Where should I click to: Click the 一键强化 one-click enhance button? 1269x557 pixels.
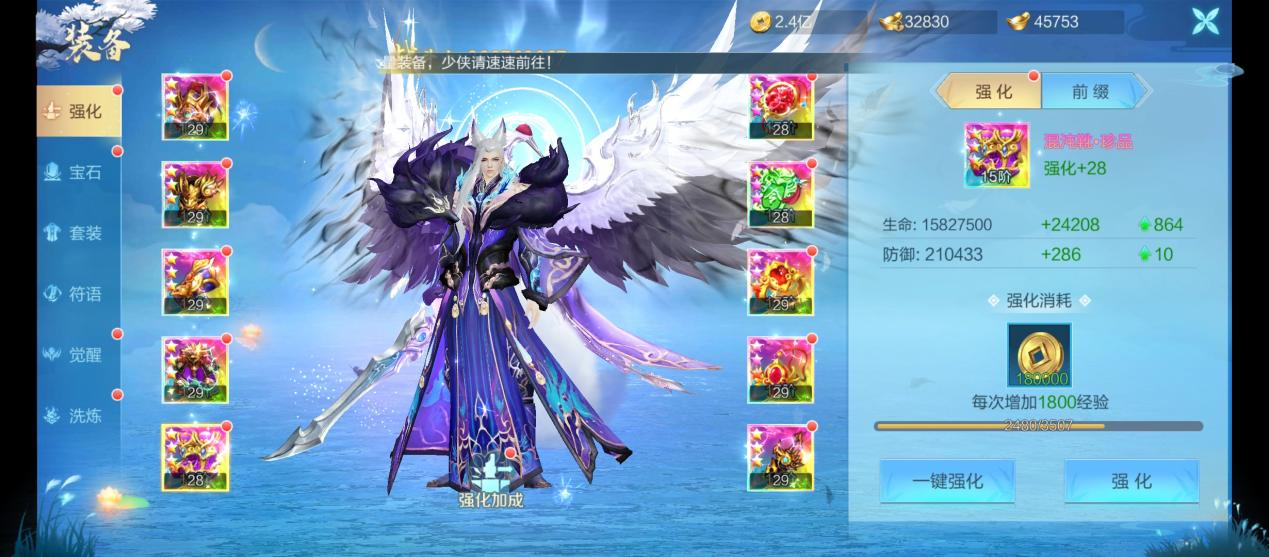947,482
